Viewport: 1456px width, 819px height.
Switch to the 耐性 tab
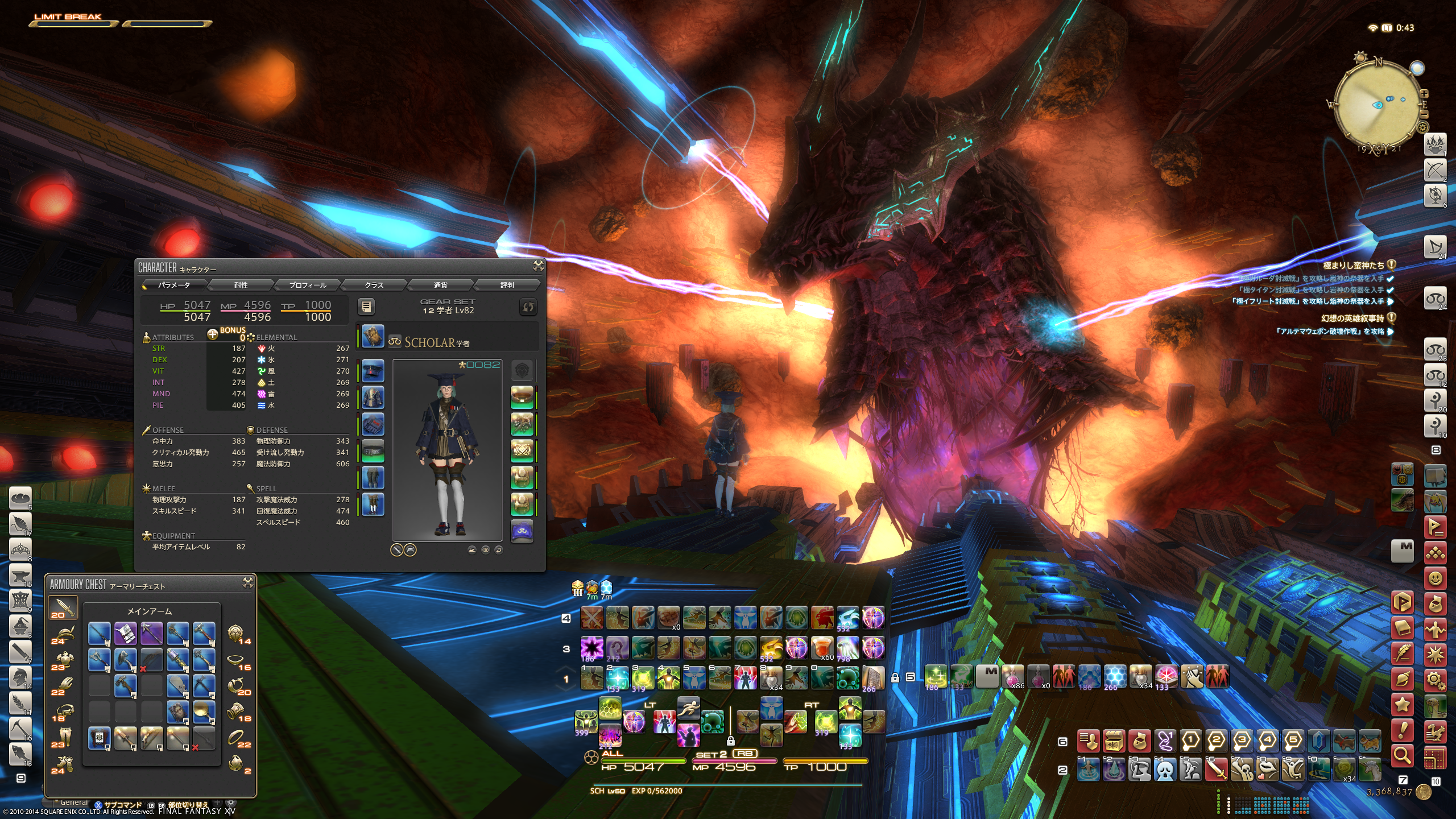click(241, 285)
